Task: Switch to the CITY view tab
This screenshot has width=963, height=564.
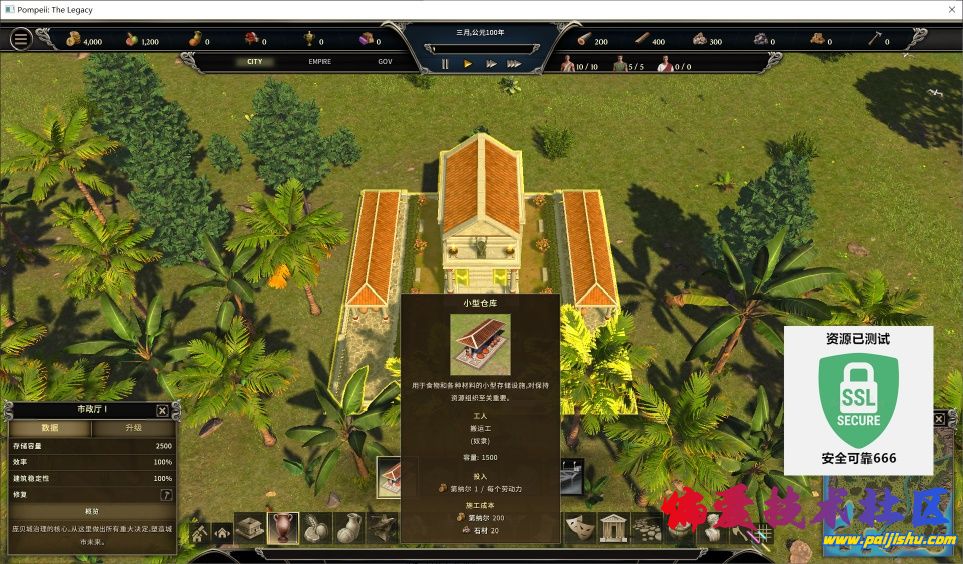Action: coord(255,62)
